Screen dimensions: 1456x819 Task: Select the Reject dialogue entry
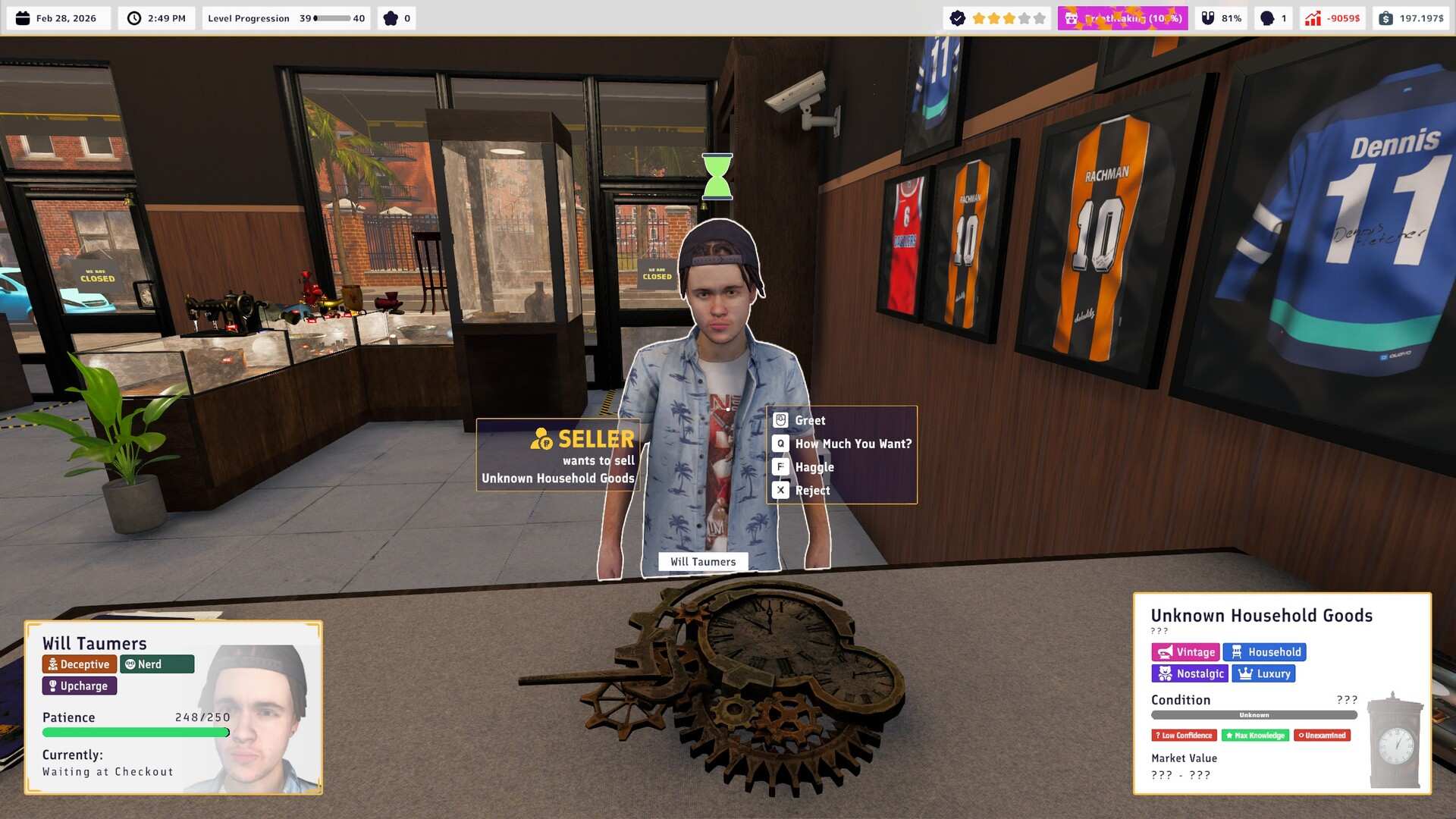click(812, 490)
